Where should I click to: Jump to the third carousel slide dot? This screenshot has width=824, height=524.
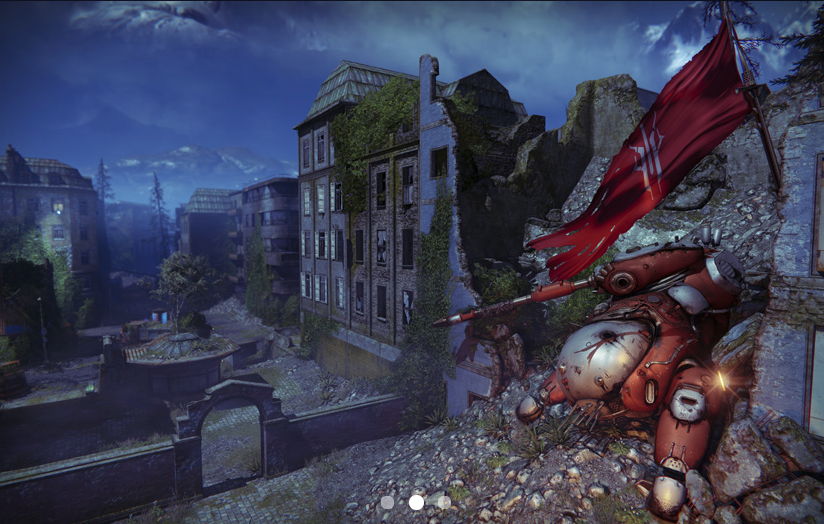tap(444, 502)
